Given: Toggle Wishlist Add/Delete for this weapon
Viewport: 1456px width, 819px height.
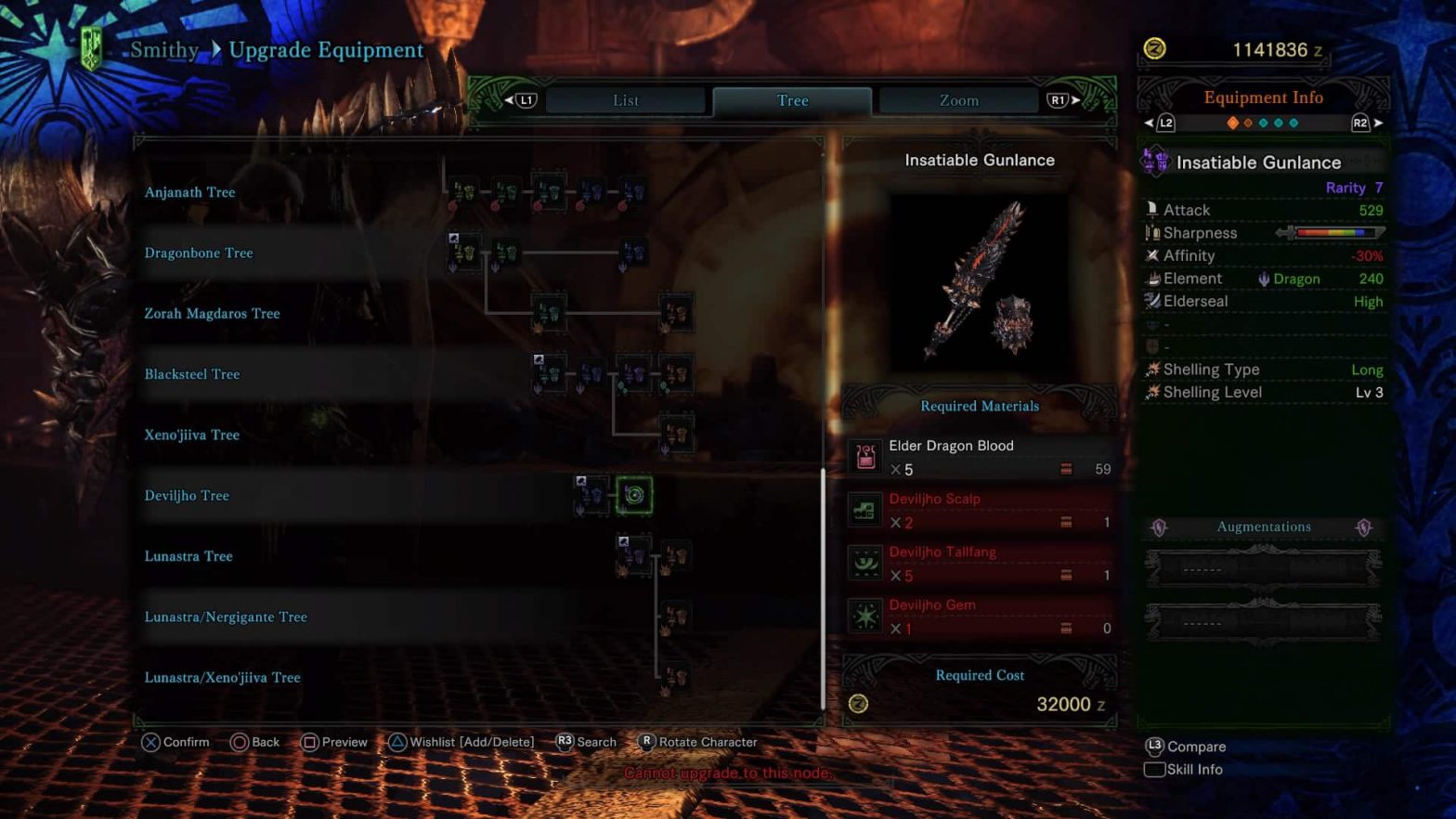Looking at the screenshot, I should pyautogui.click(x=461, y=742).
